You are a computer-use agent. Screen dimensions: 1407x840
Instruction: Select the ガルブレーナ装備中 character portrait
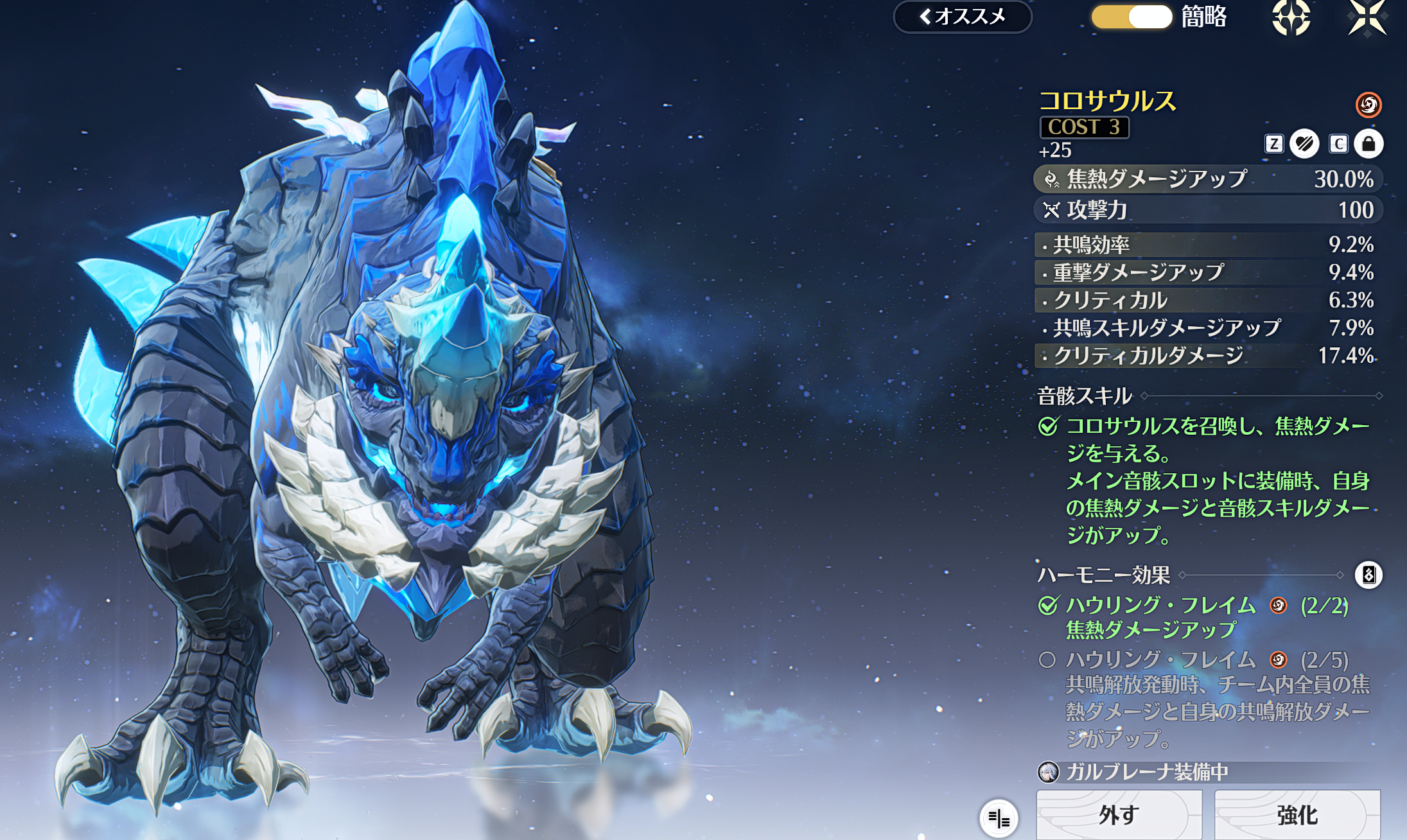pos(1049,772)
